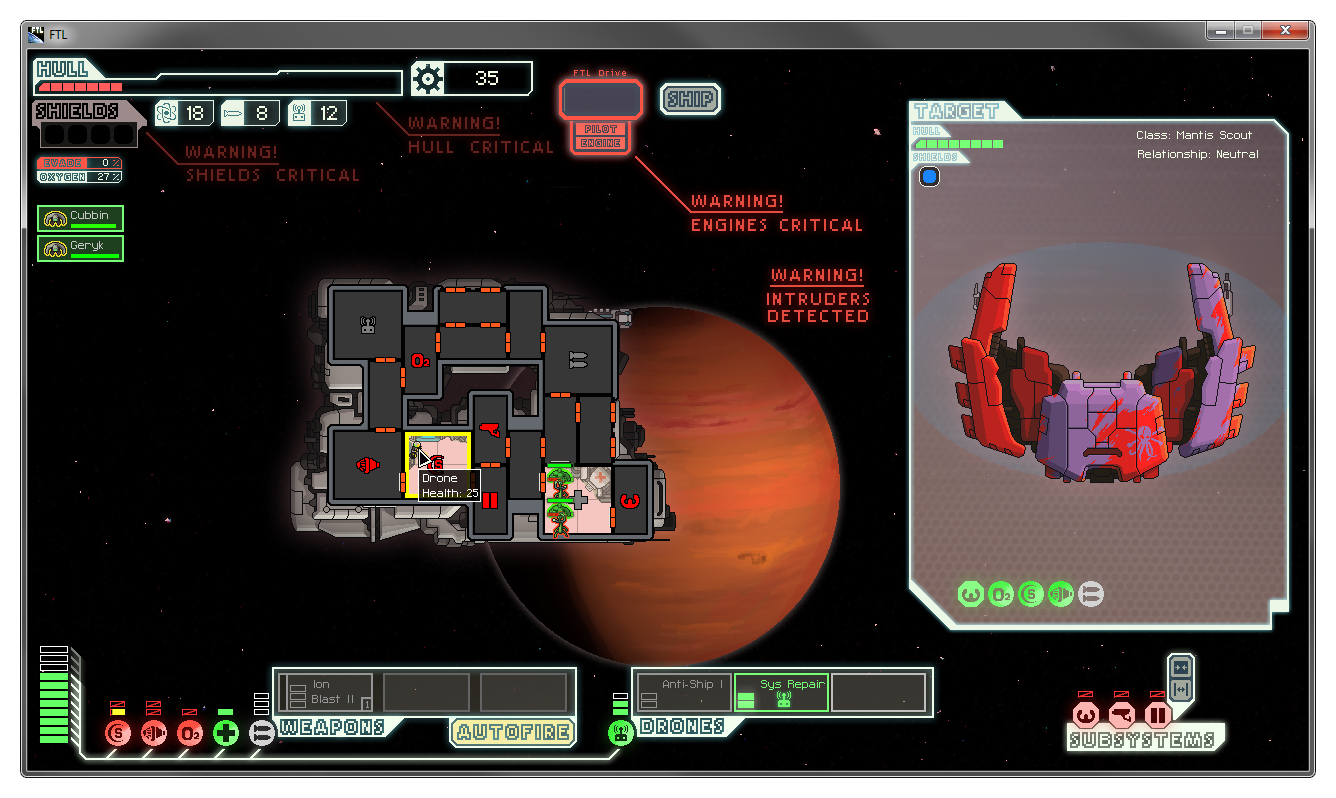Viewport: 1336px width, 798px height.
Task: Close all doors with the inward-arrows button
Action: [1181, 667]
